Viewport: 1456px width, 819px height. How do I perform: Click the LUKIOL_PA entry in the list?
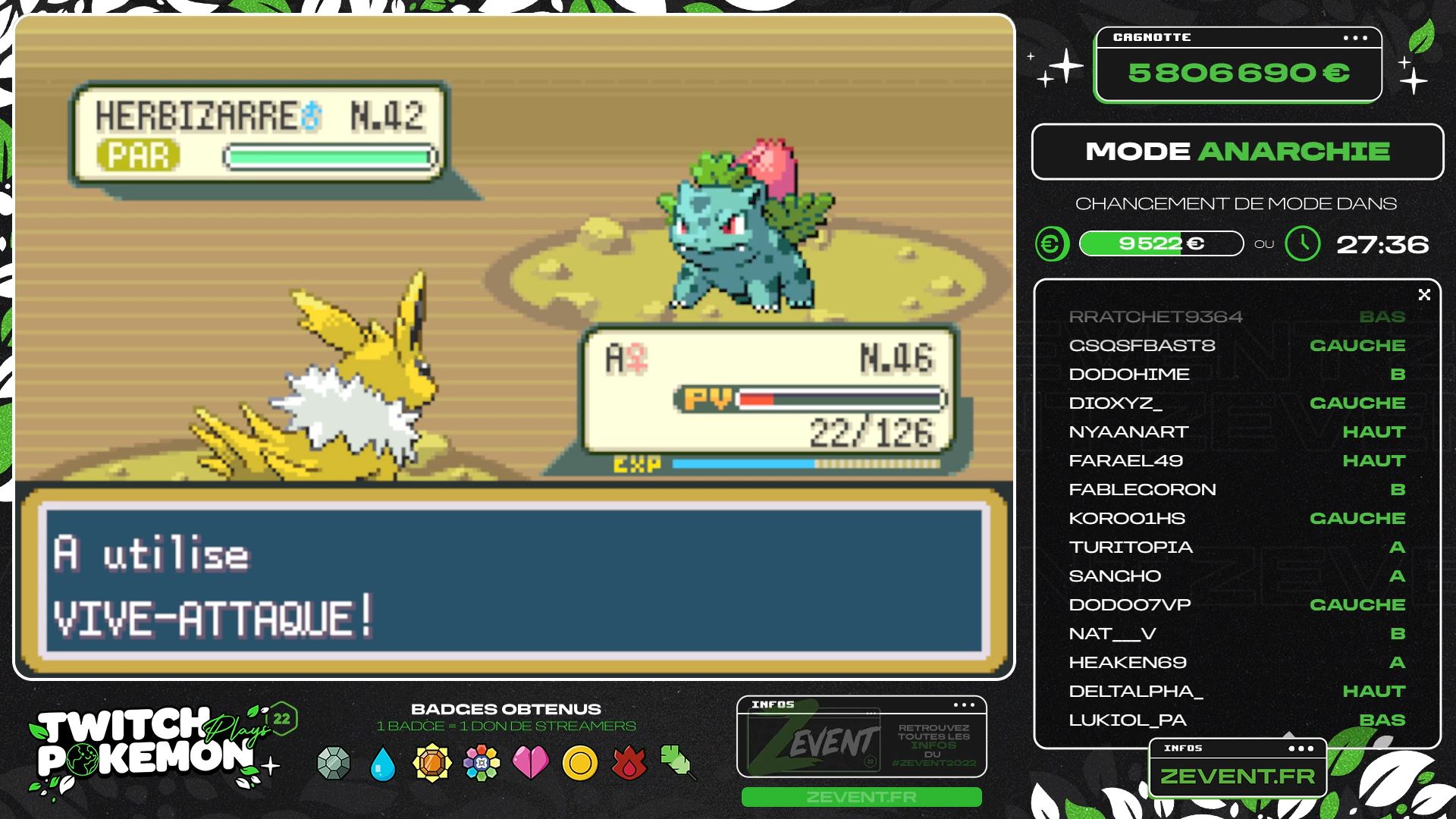point(1237,720)
